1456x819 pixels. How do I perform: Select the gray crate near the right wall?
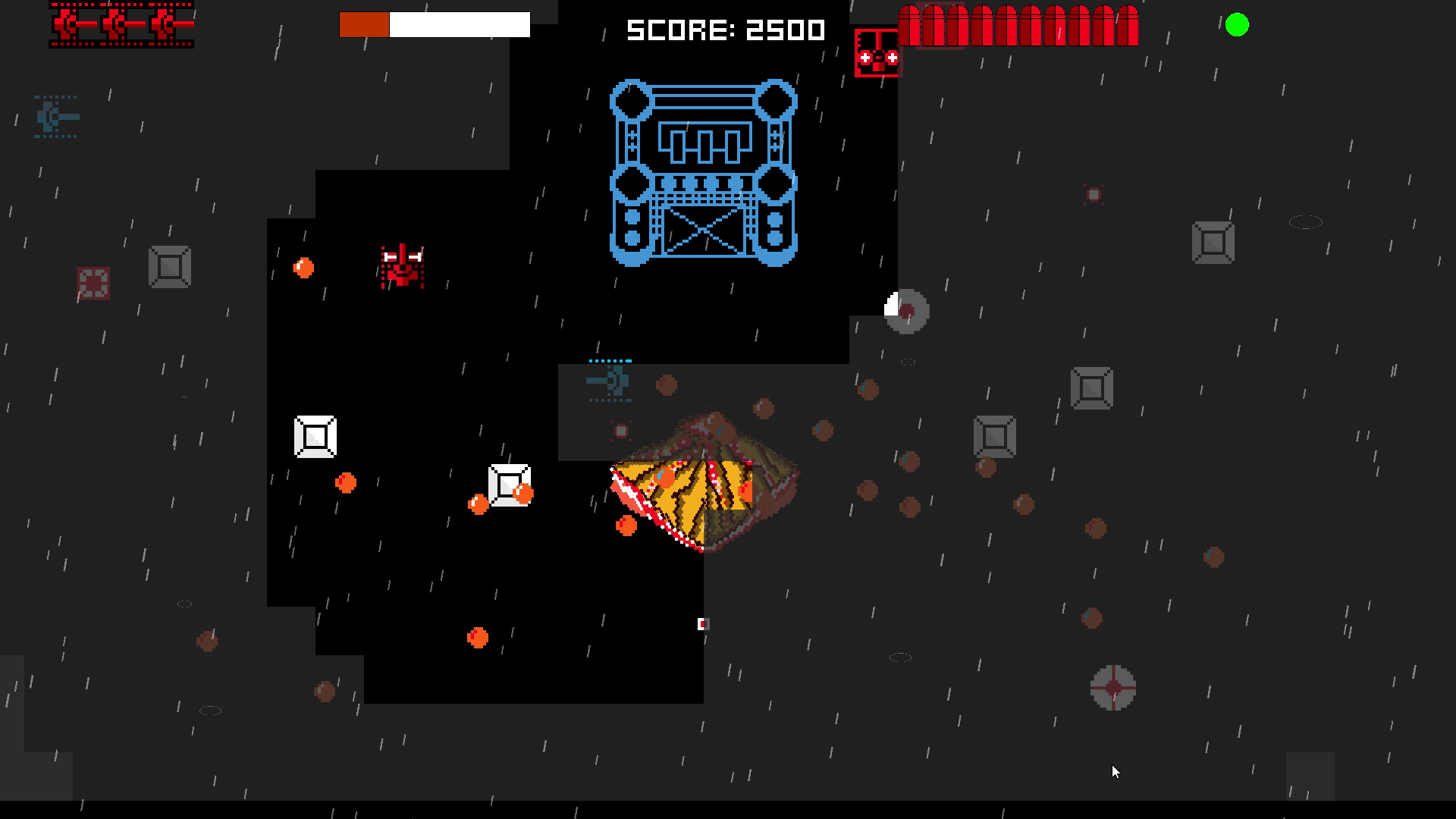[1213, 241]
